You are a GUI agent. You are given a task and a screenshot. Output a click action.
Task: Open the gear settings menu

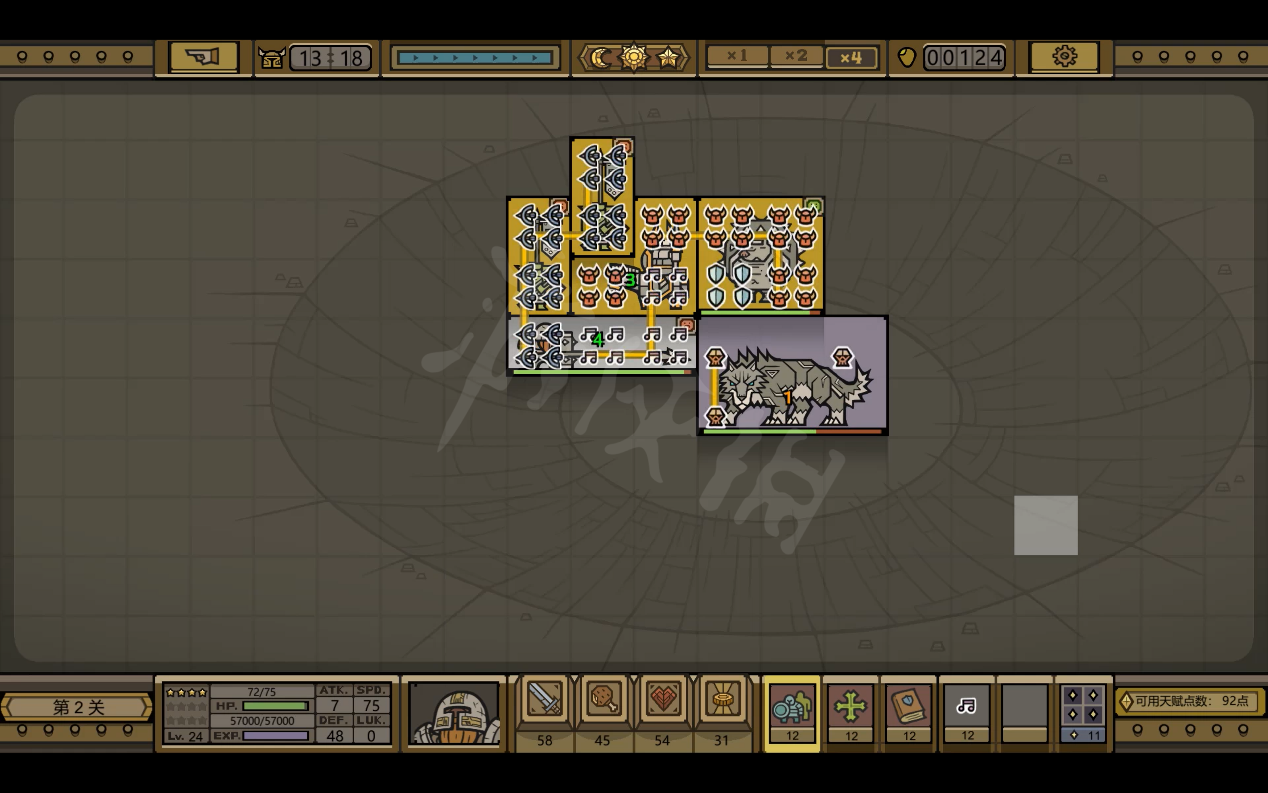point(1064,57)
